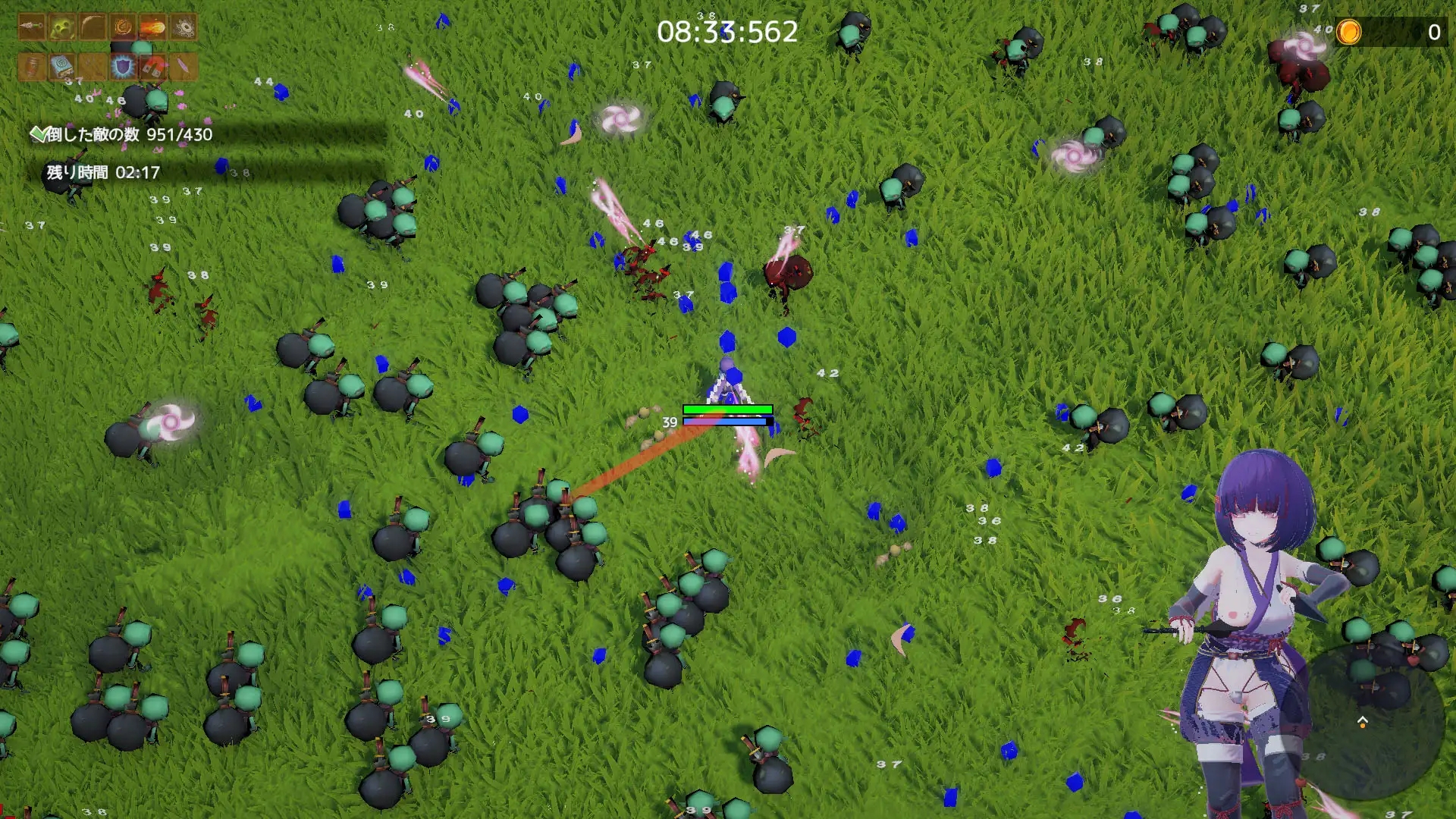
Task: Click the gold coin currency icon
Action: pyautogui.click(x=1348, y=33)
